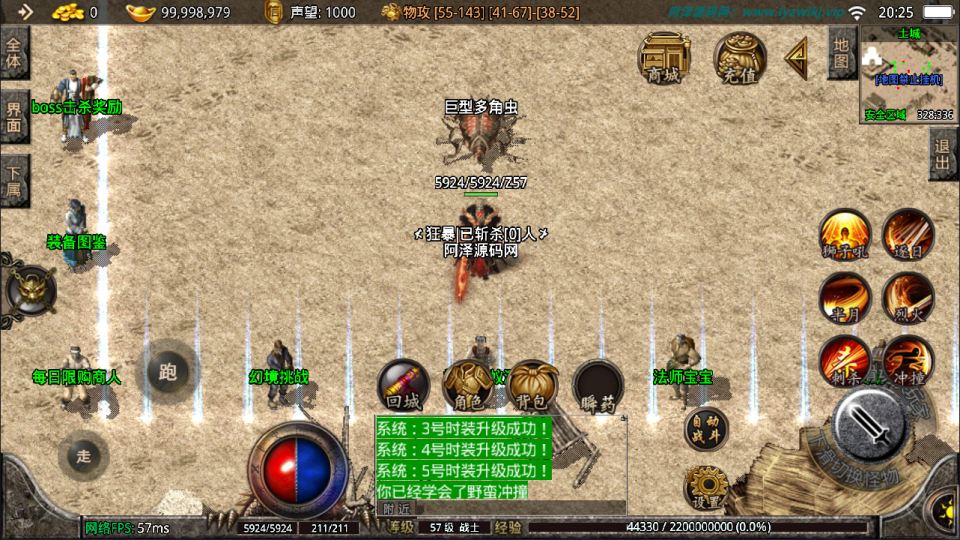Toggle 自动战斗 auto battle
The width and height of the screenshot is (960, 540).
(x=706, y=428)
